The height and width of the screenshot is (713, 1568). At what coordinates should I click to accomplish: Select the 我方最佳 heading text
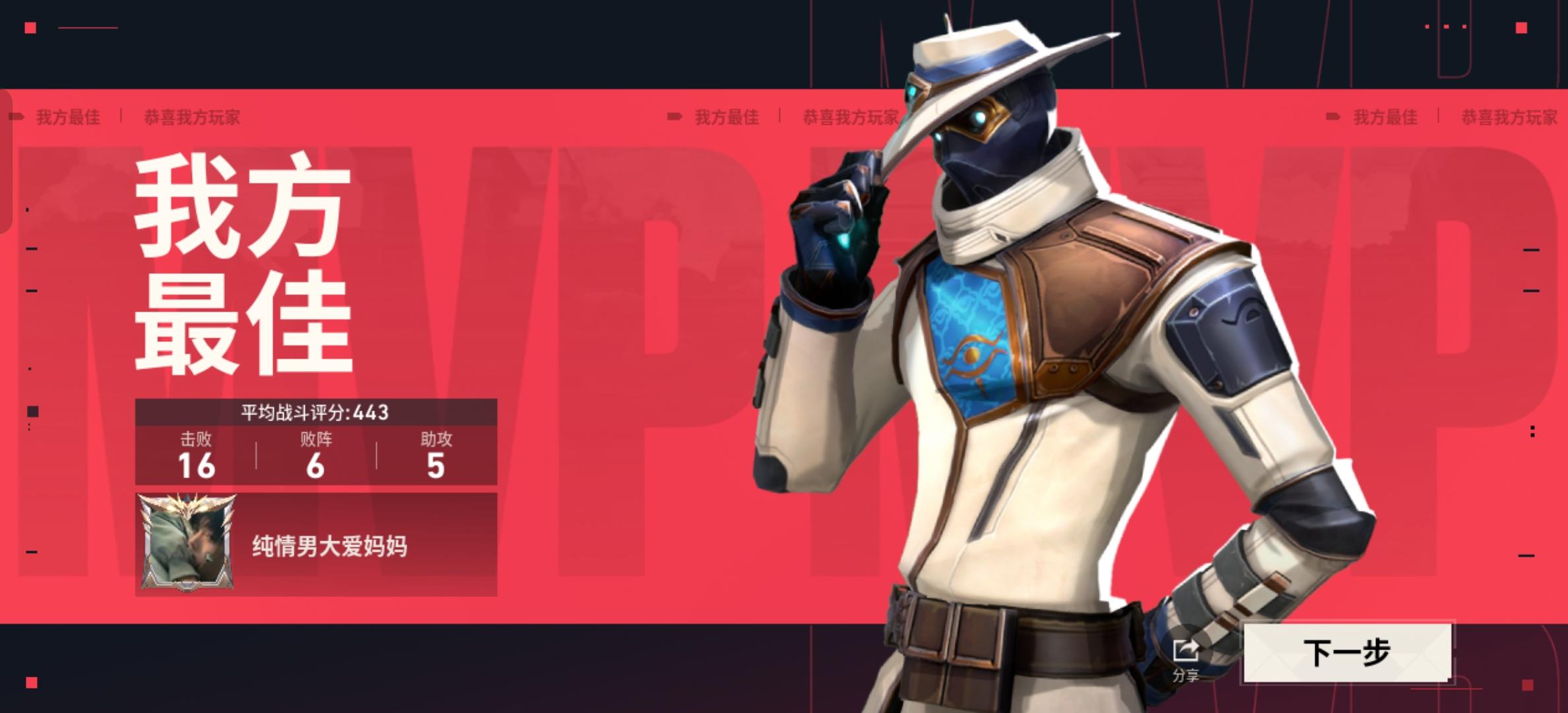pyautogui.click(x=67, y=118)
